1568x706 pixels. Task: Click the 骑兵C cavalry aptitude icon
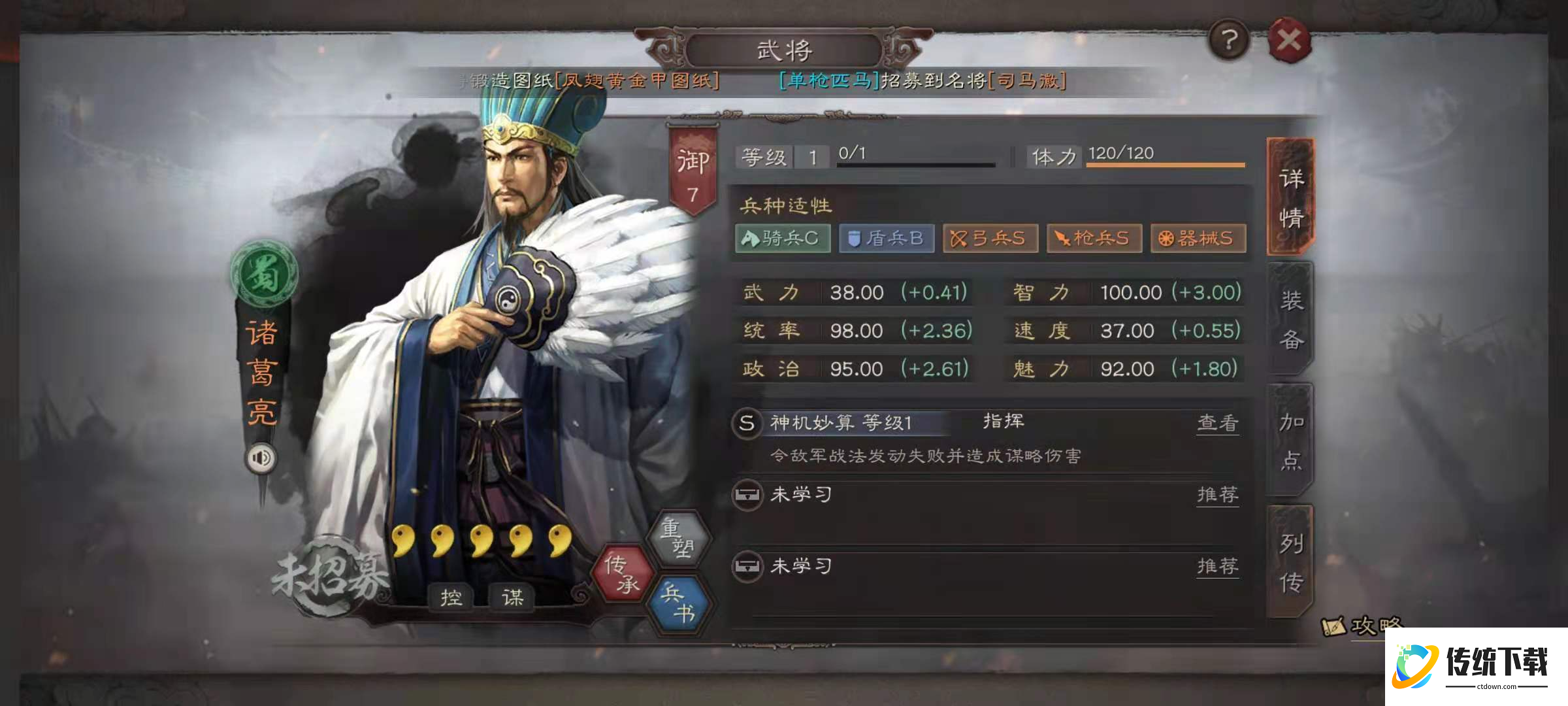click(x=781, y=239)
